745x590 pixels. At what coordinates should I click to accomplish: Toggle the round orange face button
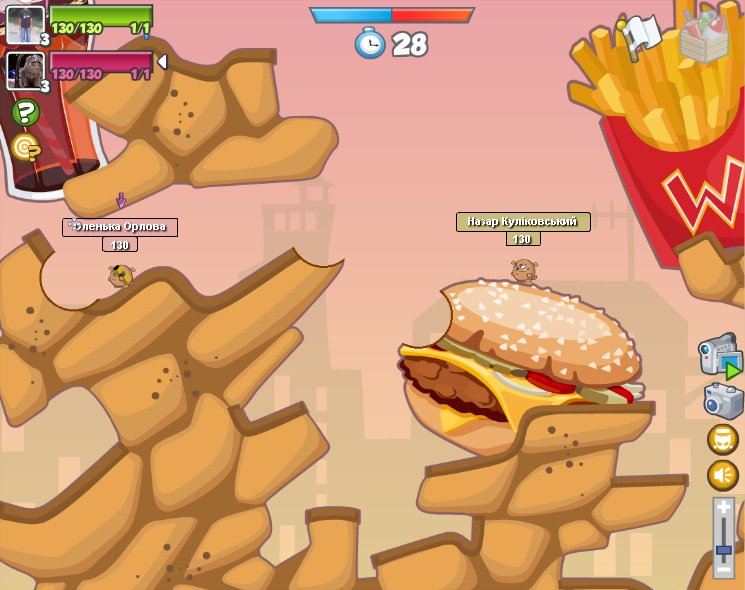point(723,439)
